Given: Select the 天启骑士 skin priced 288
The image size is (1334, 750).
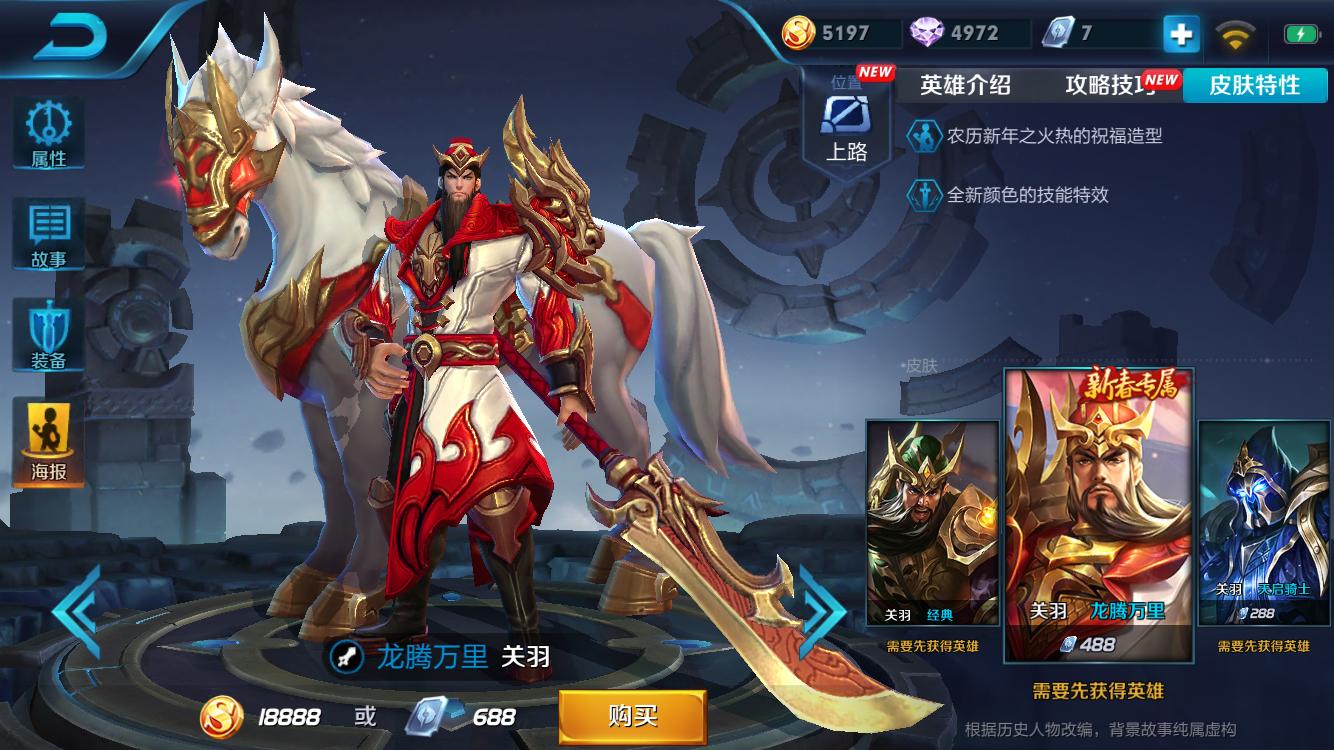Looking at the screenshot, I should tap(1264, 520).
